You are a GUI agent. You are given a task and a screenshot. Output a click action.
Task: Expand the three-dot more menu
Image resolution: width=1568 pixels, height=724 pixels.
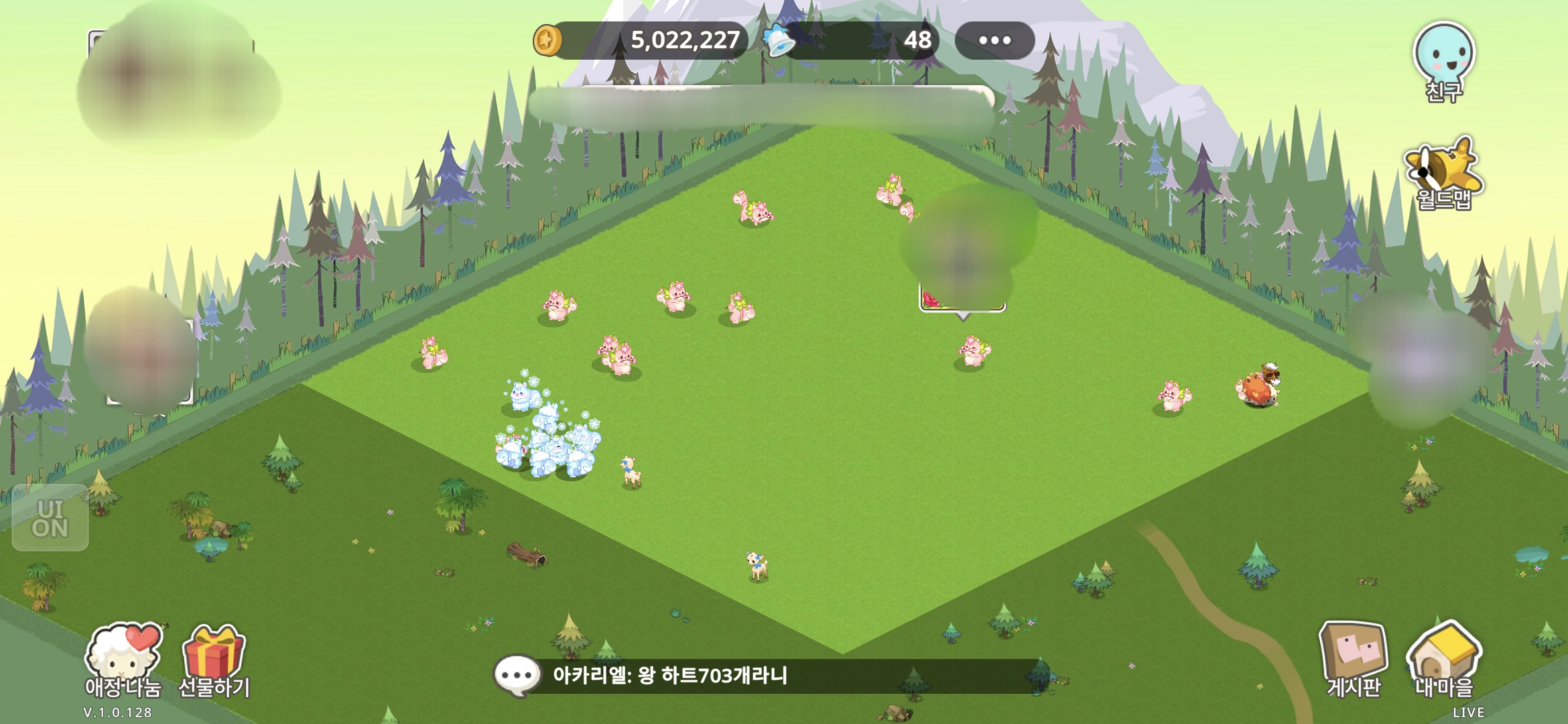[994, 40]
